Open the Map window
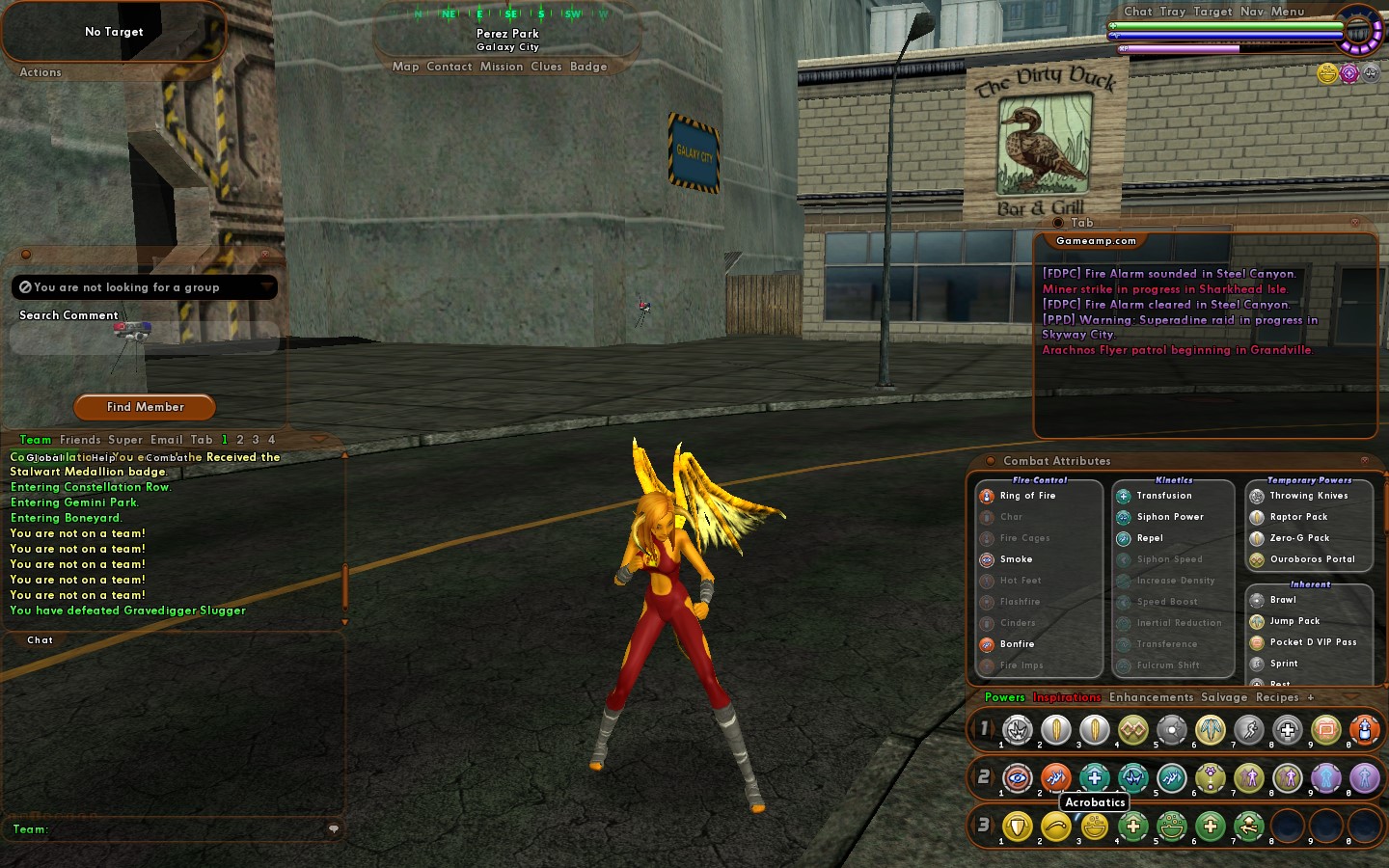1389x868 pixels. (405, 67)
